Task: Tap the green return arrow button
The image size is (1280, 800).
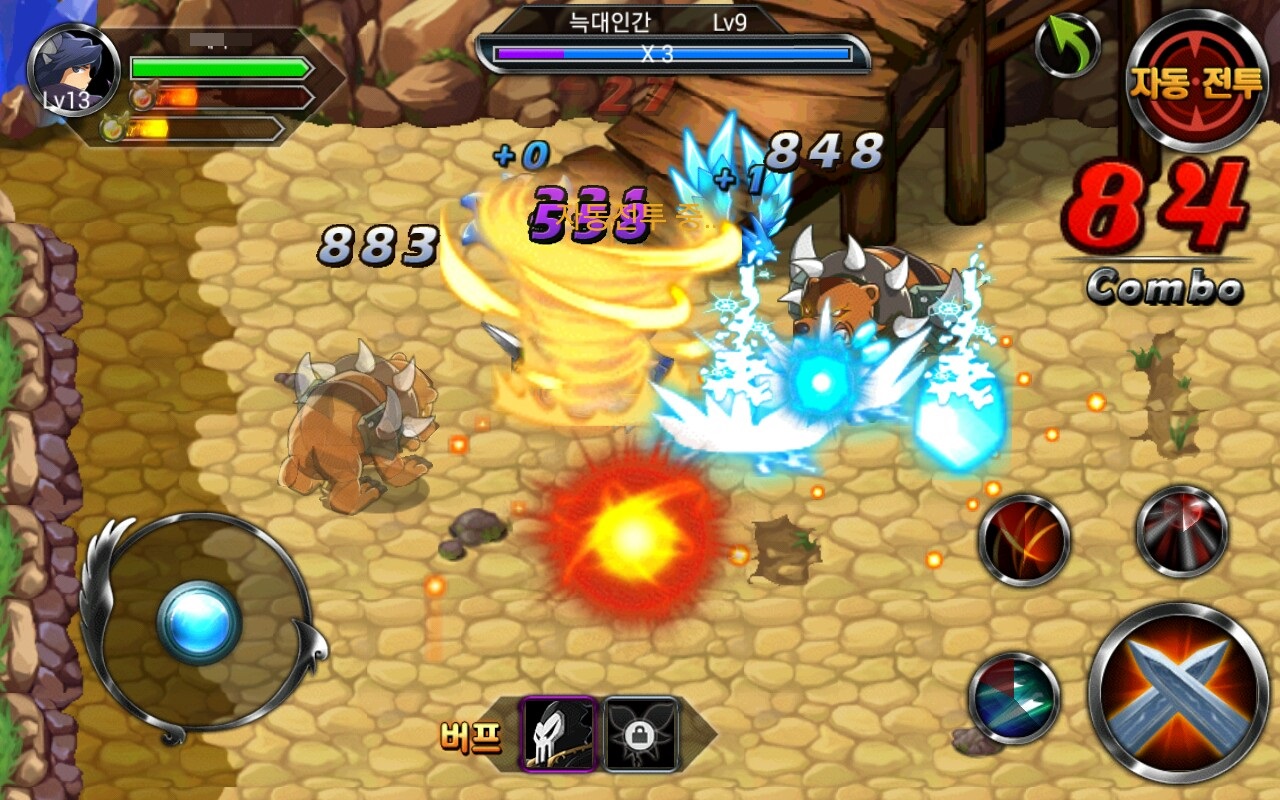Action: [1067, 45]
